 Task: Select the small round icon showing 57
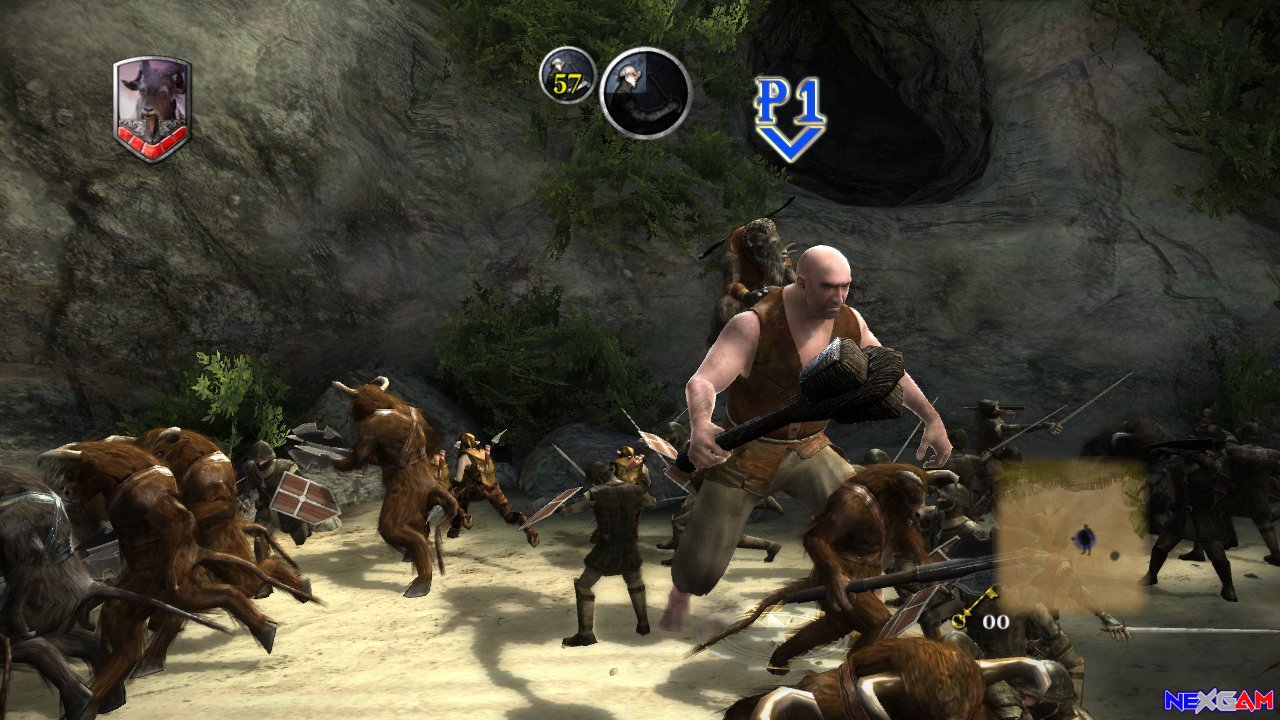pos(568,75)
